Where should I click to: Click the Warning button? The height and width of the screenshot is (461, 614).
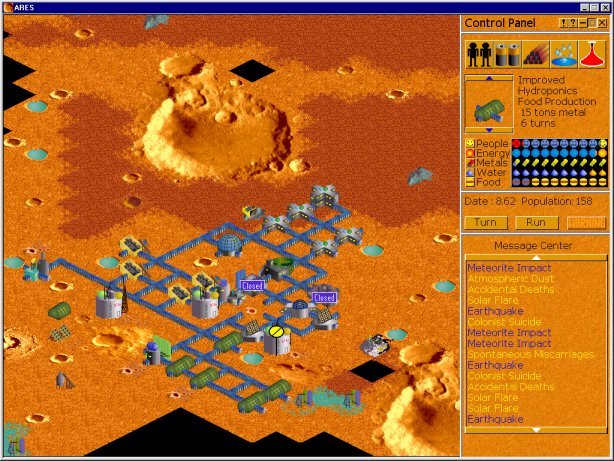tap(586, 222)
